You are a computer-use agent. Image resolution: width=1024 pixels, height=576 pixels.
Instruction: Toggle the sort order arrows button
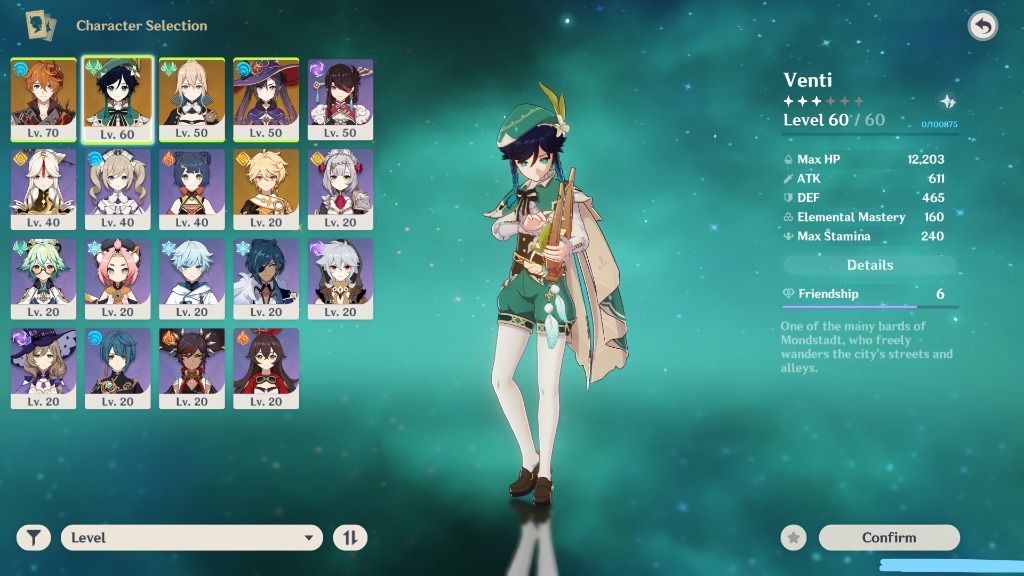(x=350, y=538)
